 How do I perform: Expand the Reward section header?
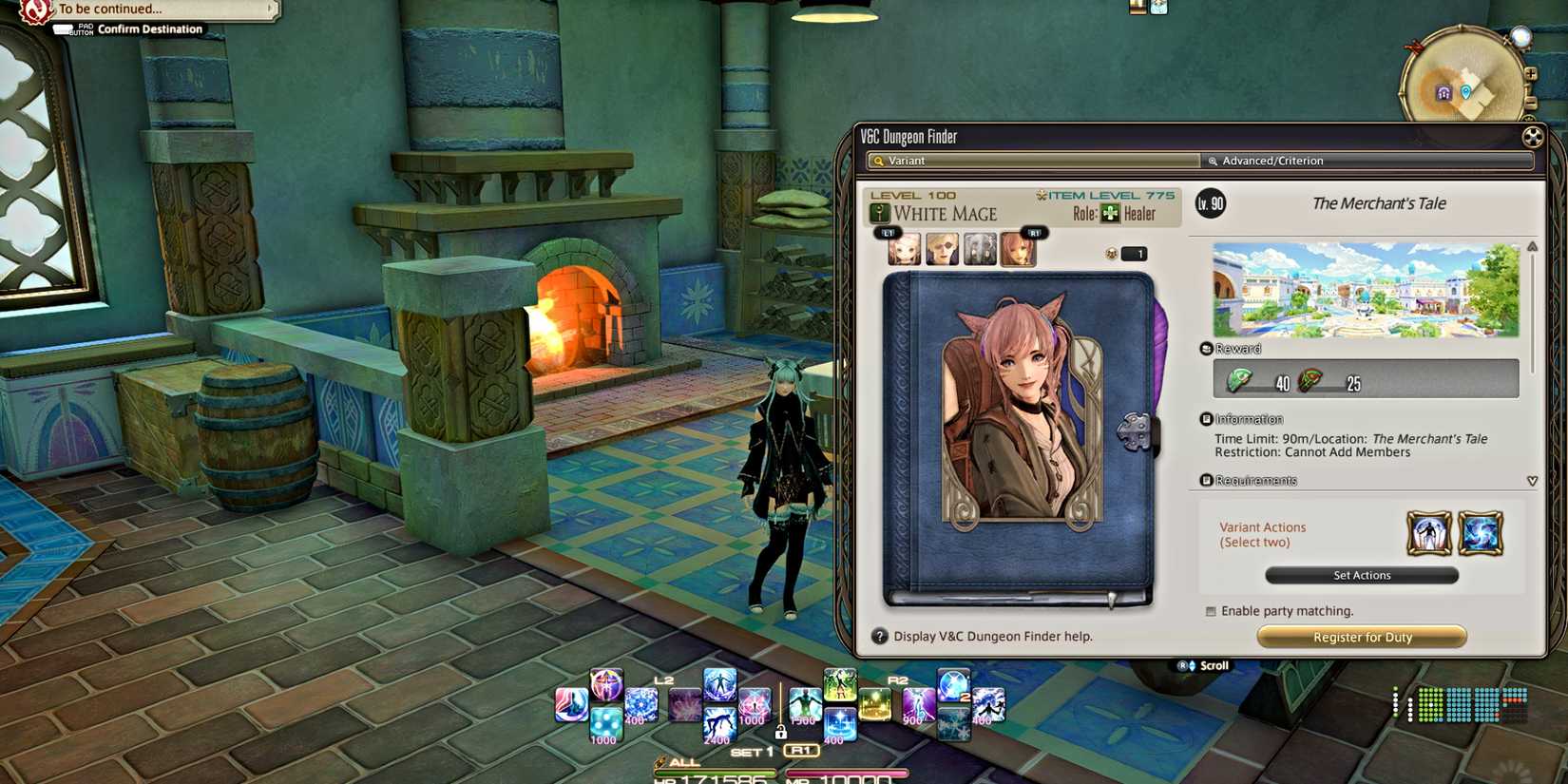tap(1235, 348)
